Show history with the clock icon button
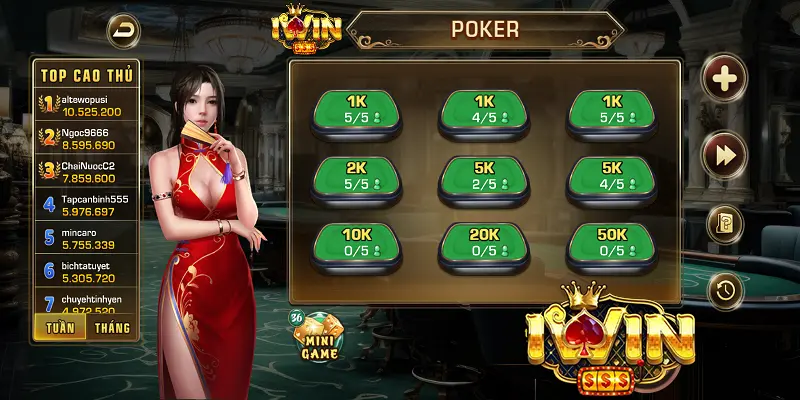Viewport: 800px width, 400px height. (x=724, y=291)
